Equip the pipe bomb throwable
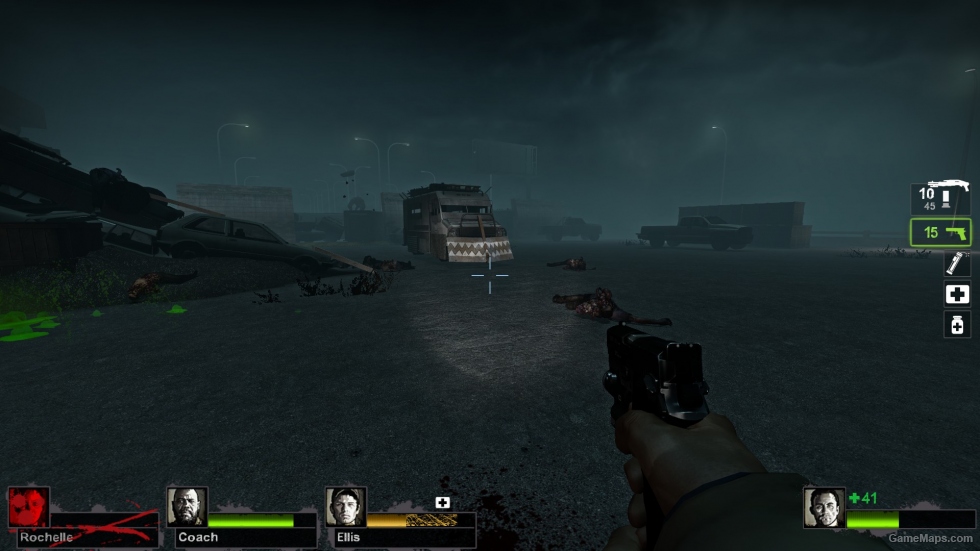This screenshot has width=980, height=551. click(x=957, y=264)
